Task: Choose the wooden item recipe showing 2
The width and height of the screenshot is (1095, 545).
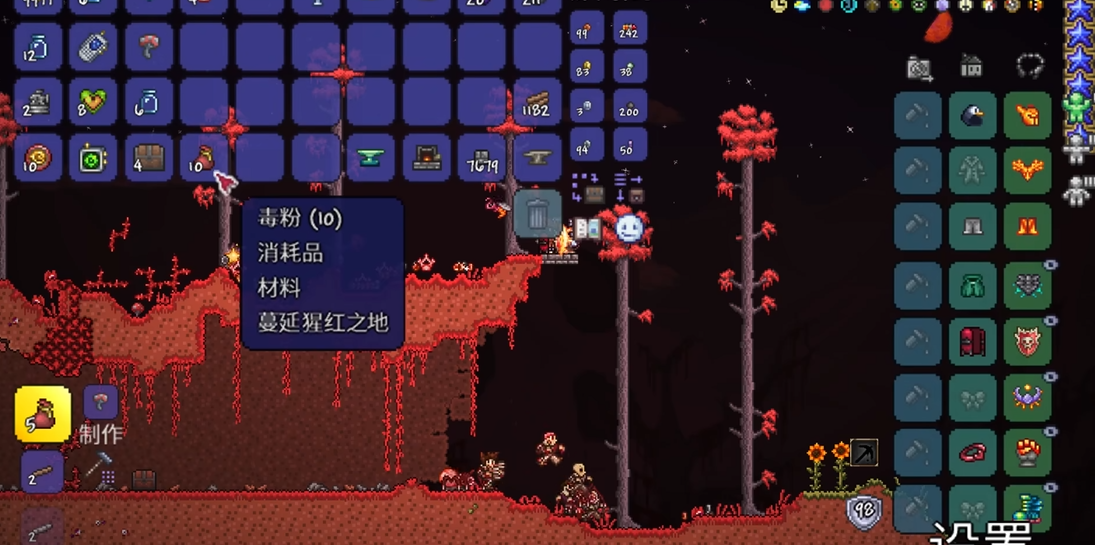Action: pos(42,473)
